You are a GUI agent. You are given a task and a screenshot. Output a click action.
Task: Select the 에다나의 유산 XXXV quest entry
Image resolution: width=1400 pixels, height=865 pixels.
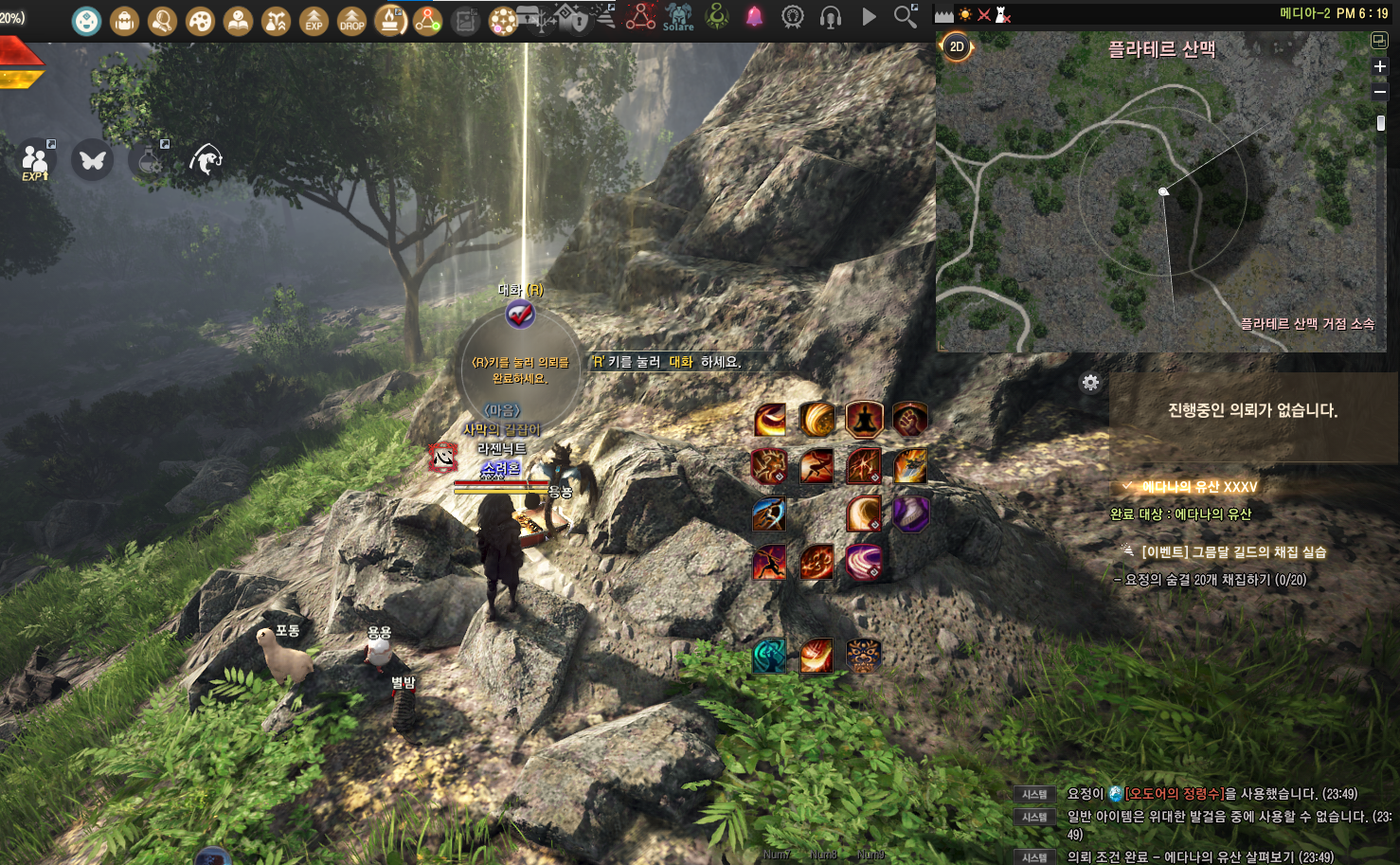coord(1198,487)
